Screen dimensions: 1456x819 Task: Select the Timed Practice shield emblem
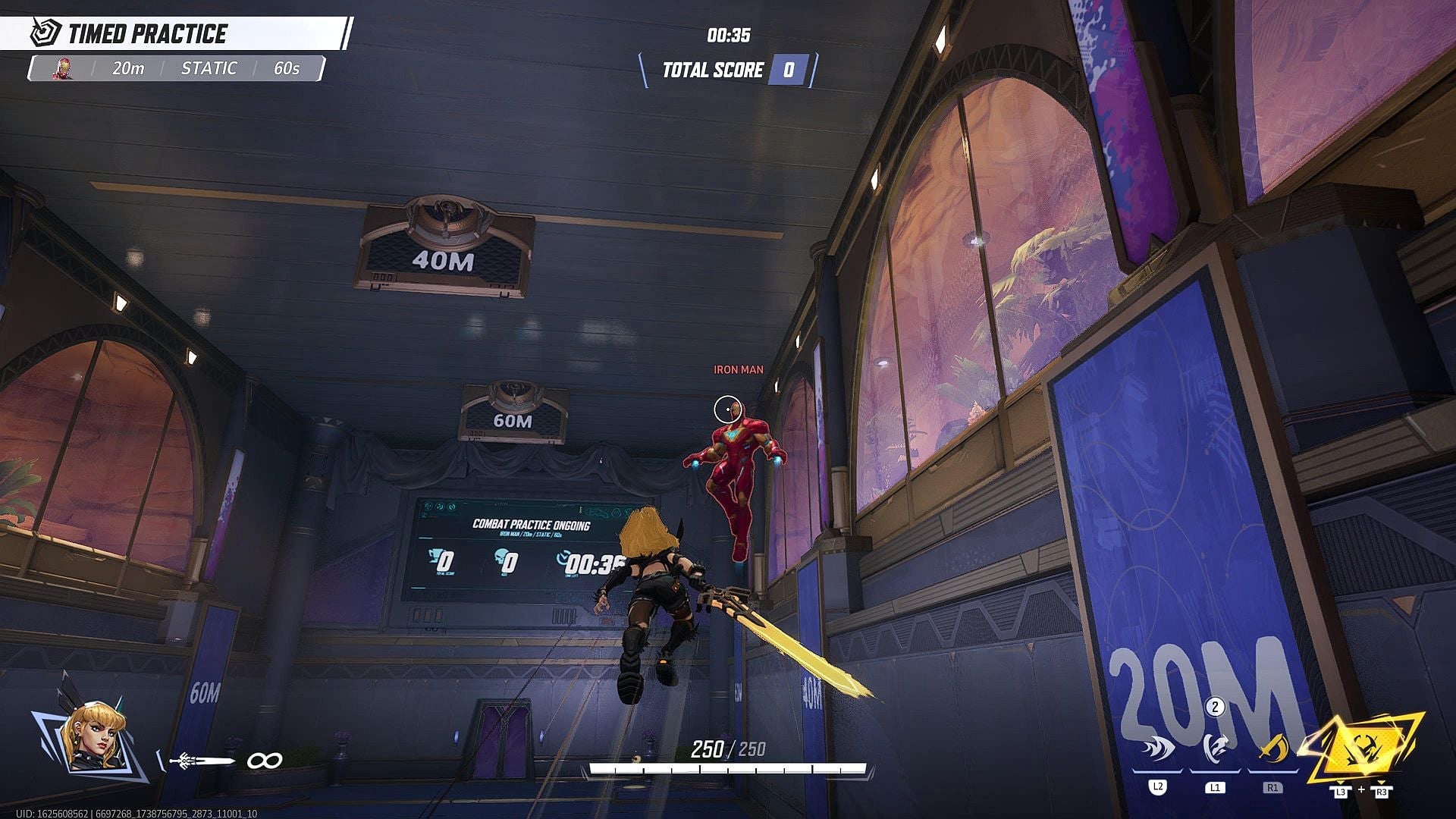point(43,33)
